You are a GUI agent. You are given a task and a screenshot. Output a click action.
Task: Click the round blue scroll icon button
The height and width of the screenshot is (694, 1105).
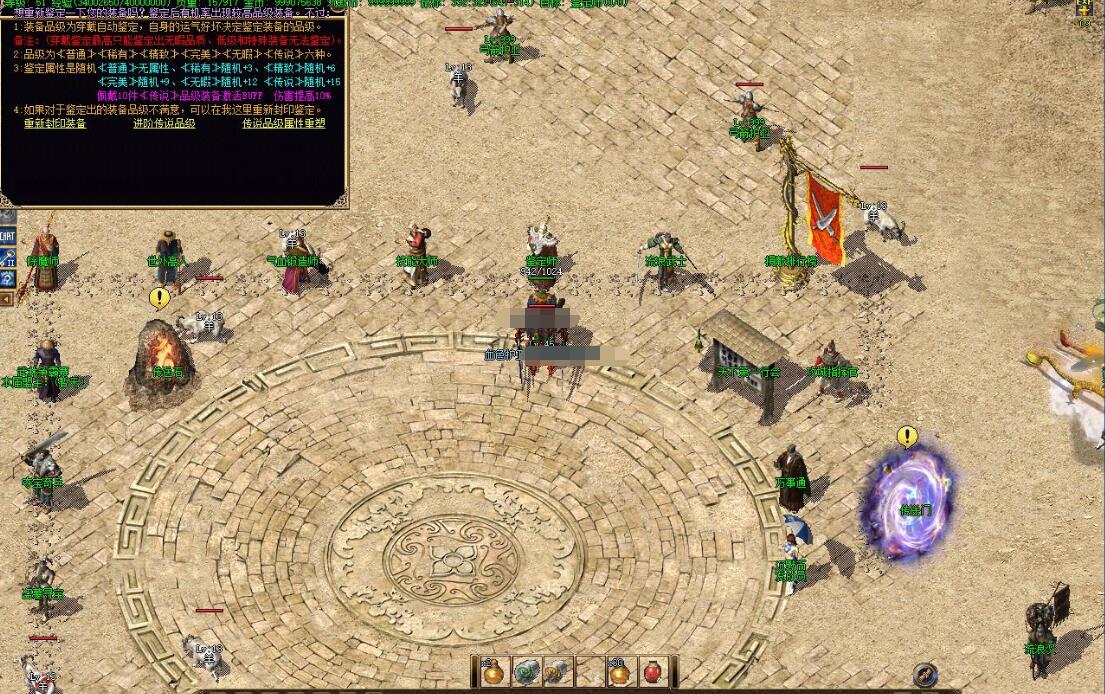(925, 676)
